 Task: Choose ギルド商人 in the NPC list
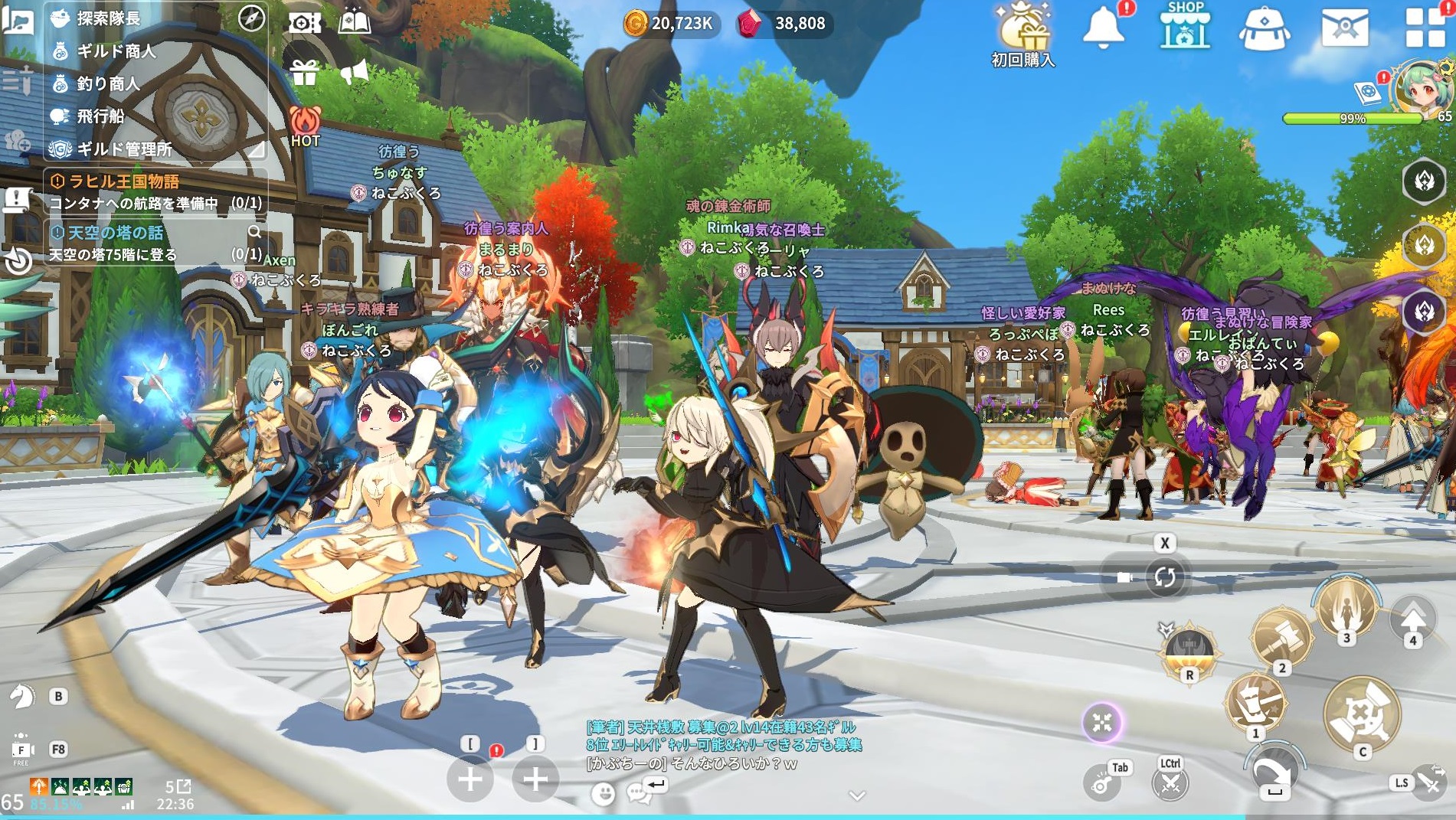click(115, 51)
